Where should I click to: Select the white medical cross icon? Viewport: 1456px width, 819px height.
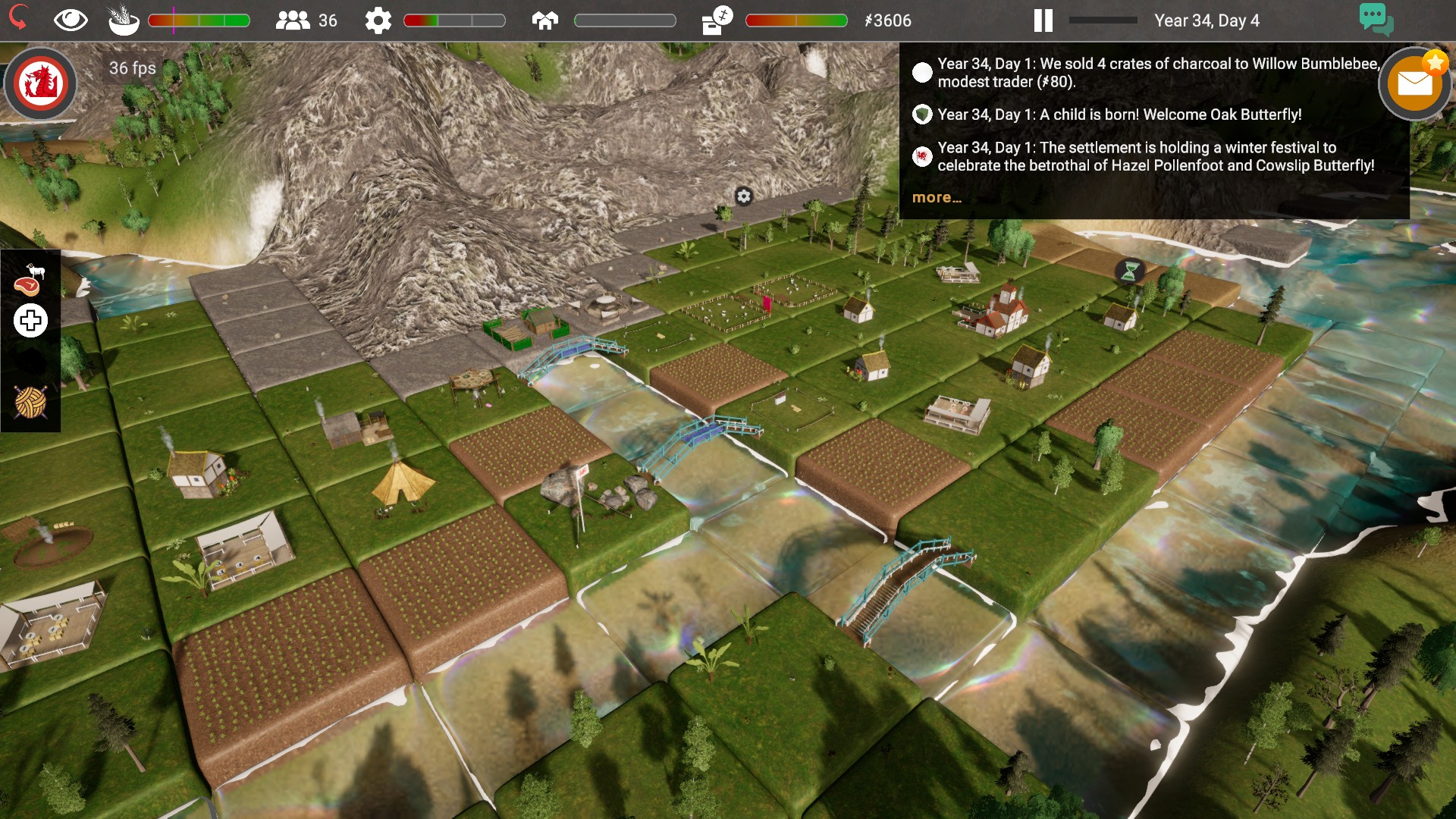click(30, 321)
